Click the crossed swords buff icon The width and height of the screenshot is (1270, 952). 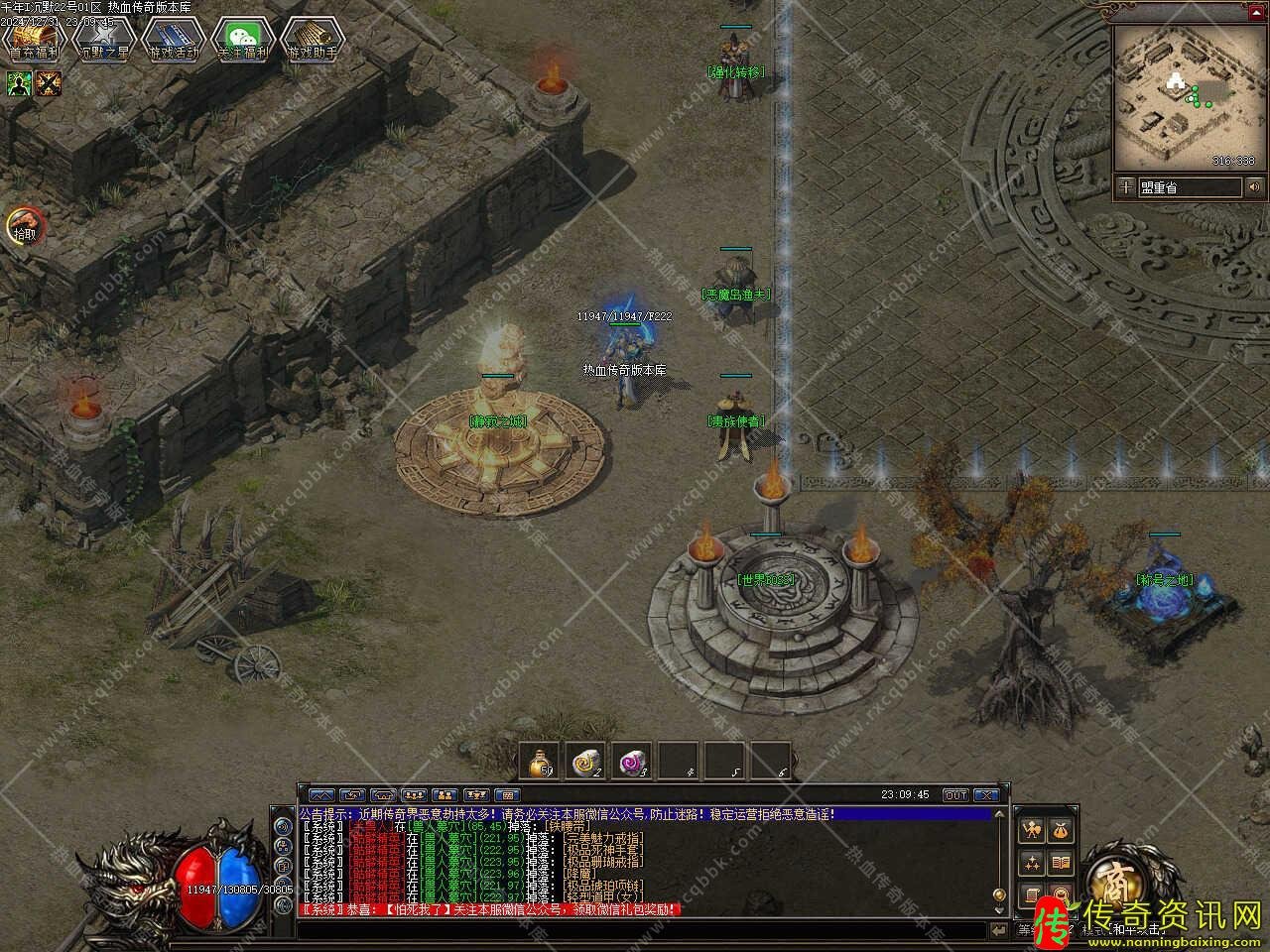click(48, 84)
